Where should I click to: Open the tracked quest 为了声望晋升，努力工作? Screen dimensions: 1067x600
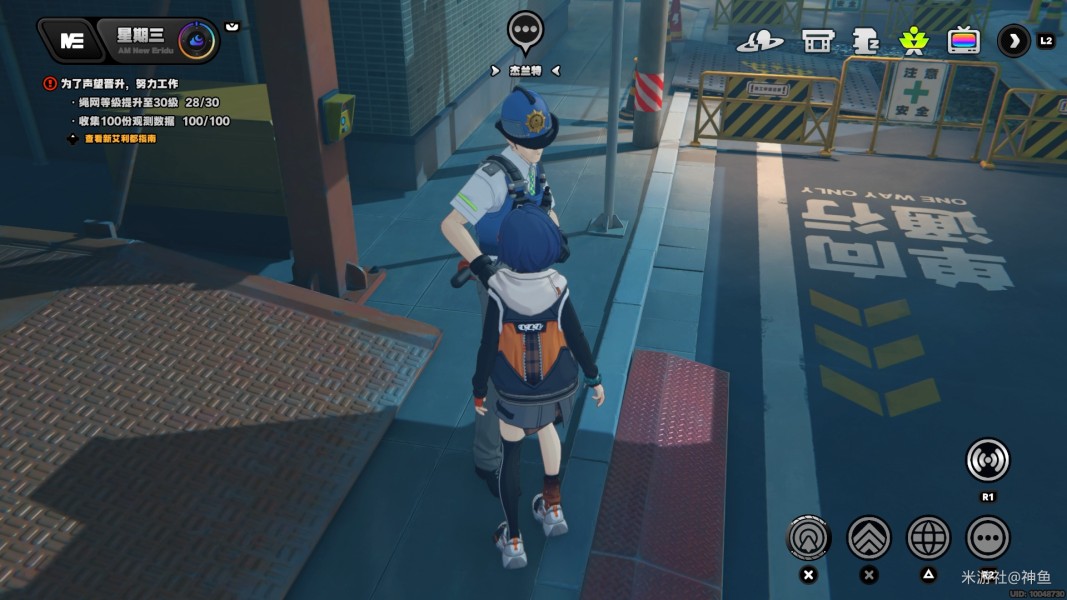118,84
